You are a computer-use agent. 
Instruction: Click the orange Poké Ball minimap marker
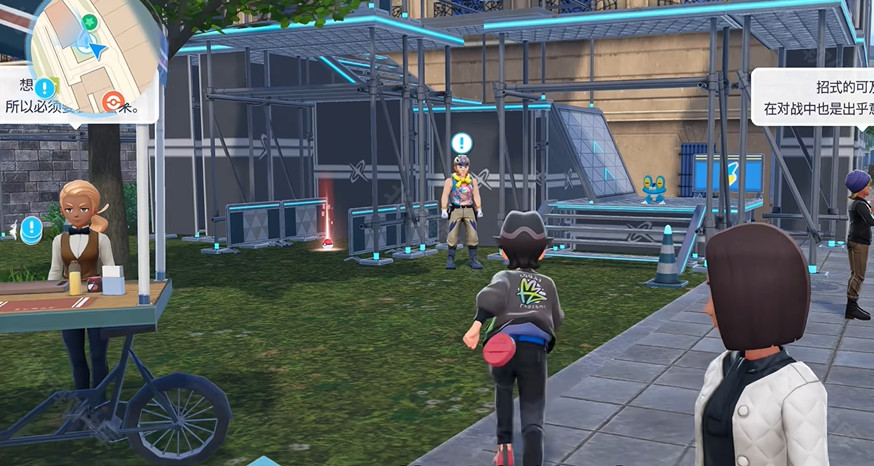[x=114, y=100]
